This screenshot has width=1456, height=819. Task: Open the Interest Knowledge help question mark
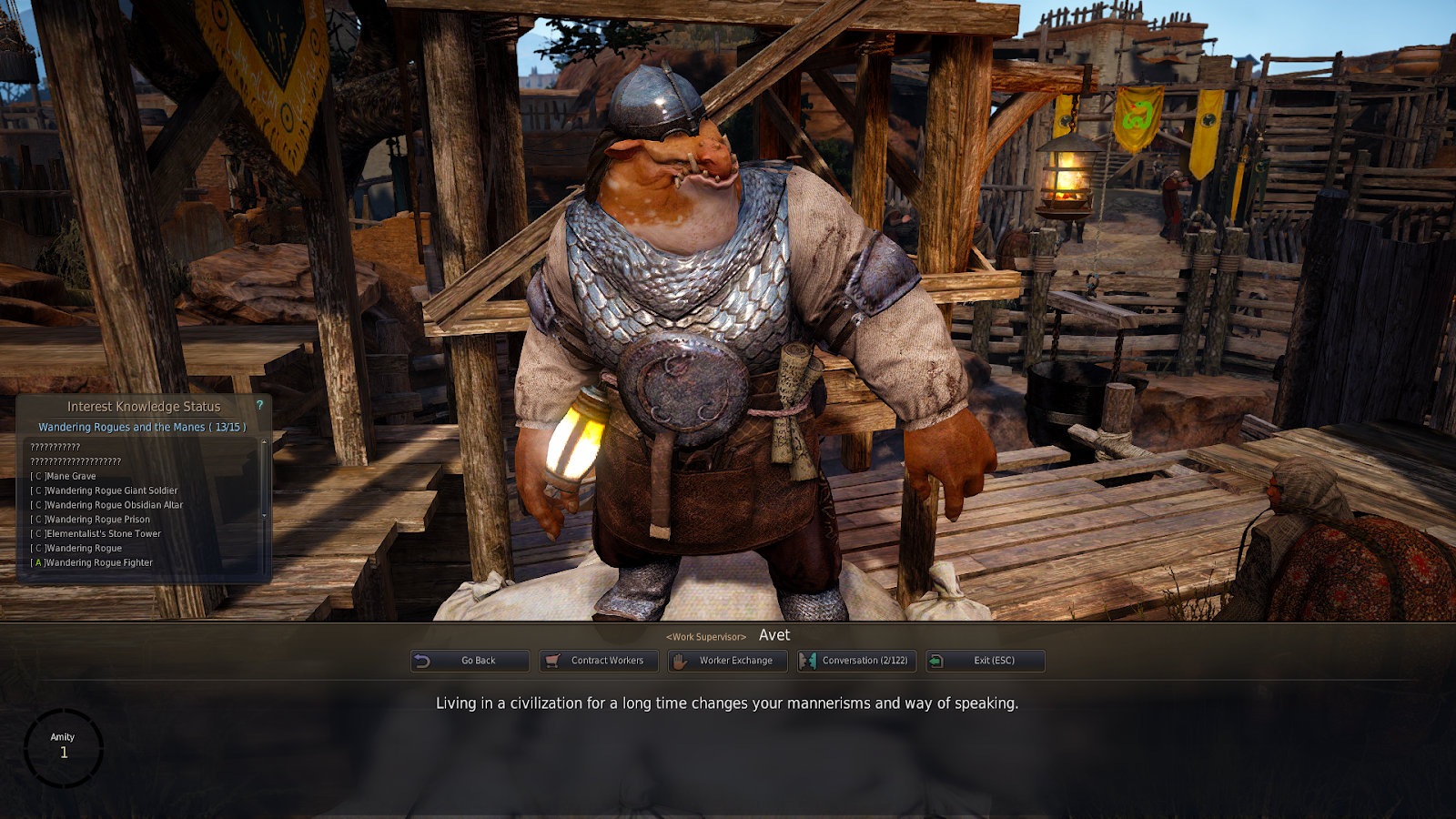click(259, 405)
